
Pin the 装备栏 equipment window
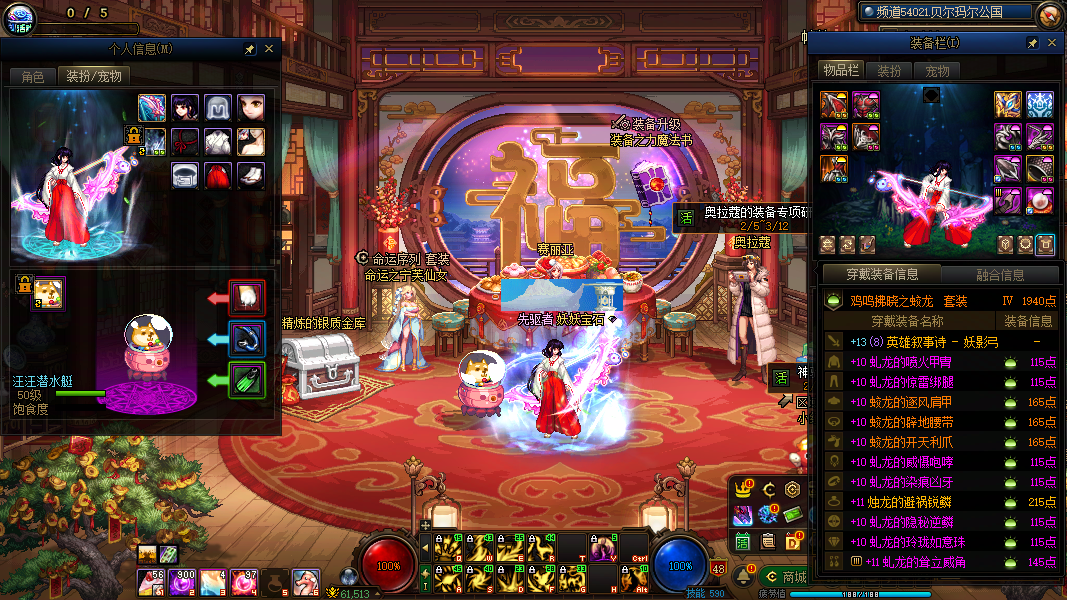tap(1032, 43)
